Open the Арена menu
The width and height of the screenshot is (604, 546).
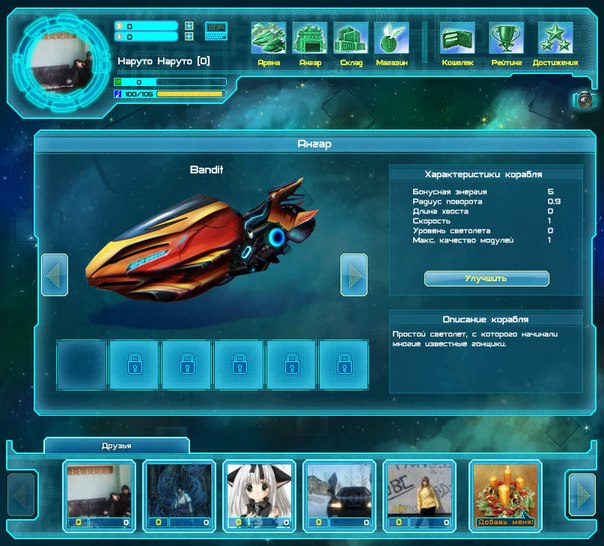(x=268, y=43)
